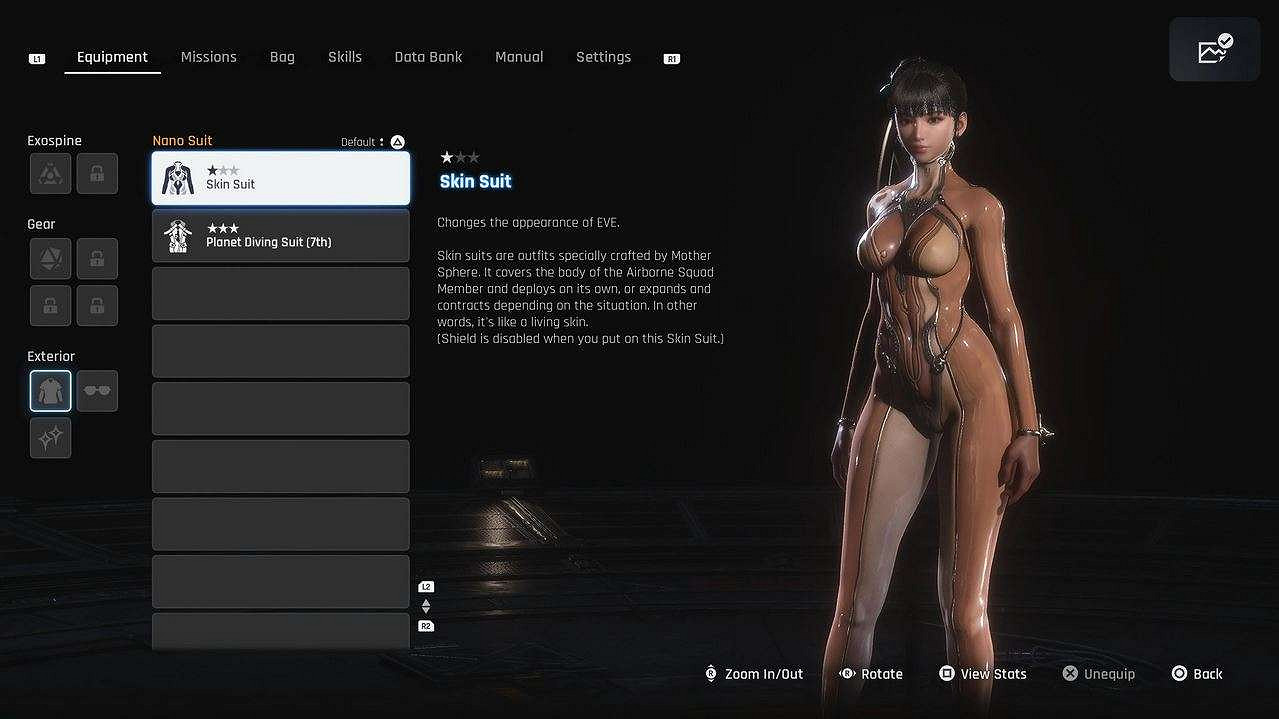Open the Exterior nano suit outfit slot
The width and height of the screenshot is (1279, 719).
coord(50,391)
